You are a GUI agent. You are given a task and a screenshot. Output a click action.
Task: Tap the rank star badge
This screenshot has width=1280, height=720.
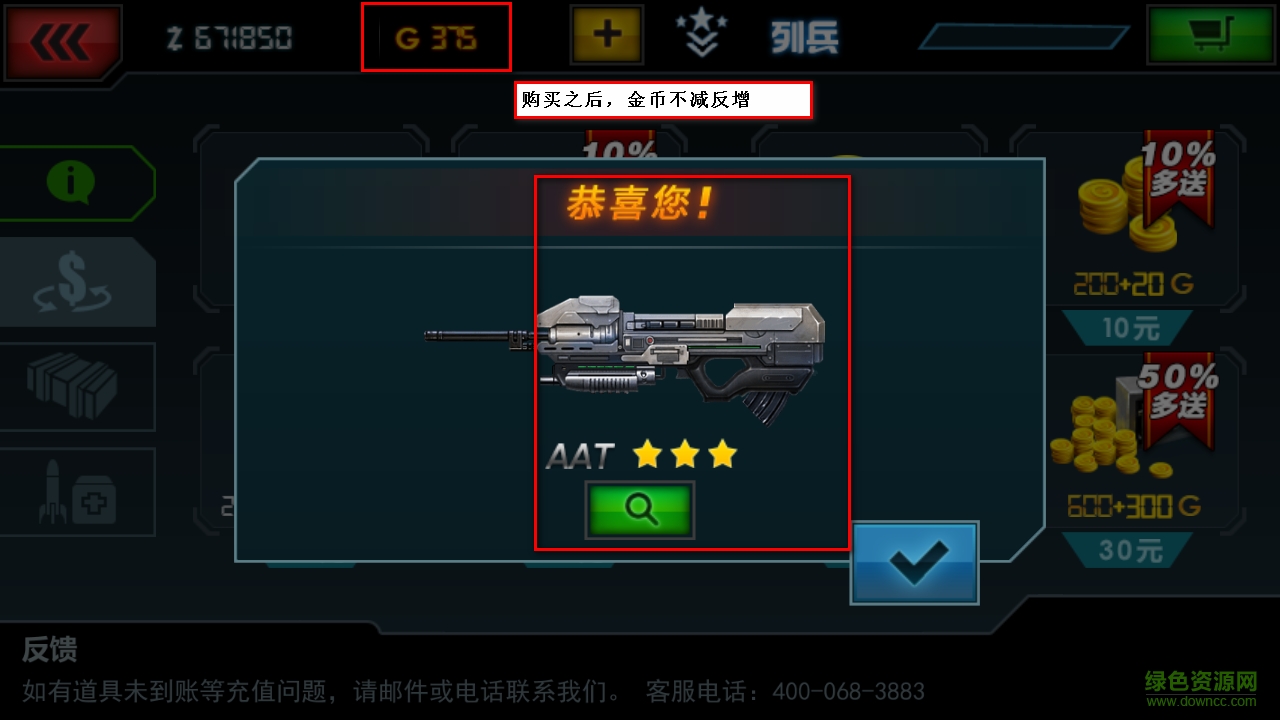coord(703,31)
